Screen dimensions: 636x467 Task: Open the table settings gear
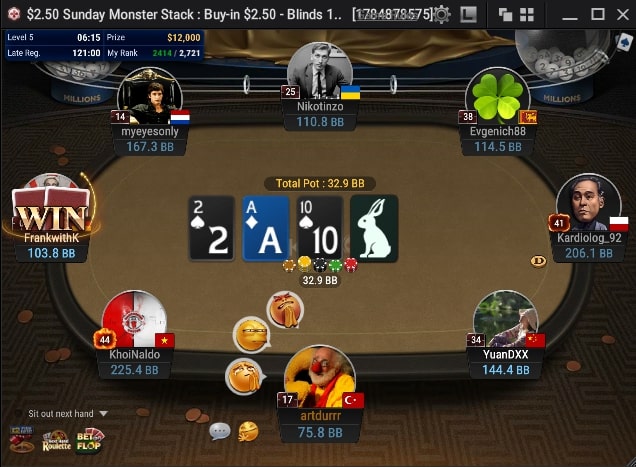[x=442, y=15]
